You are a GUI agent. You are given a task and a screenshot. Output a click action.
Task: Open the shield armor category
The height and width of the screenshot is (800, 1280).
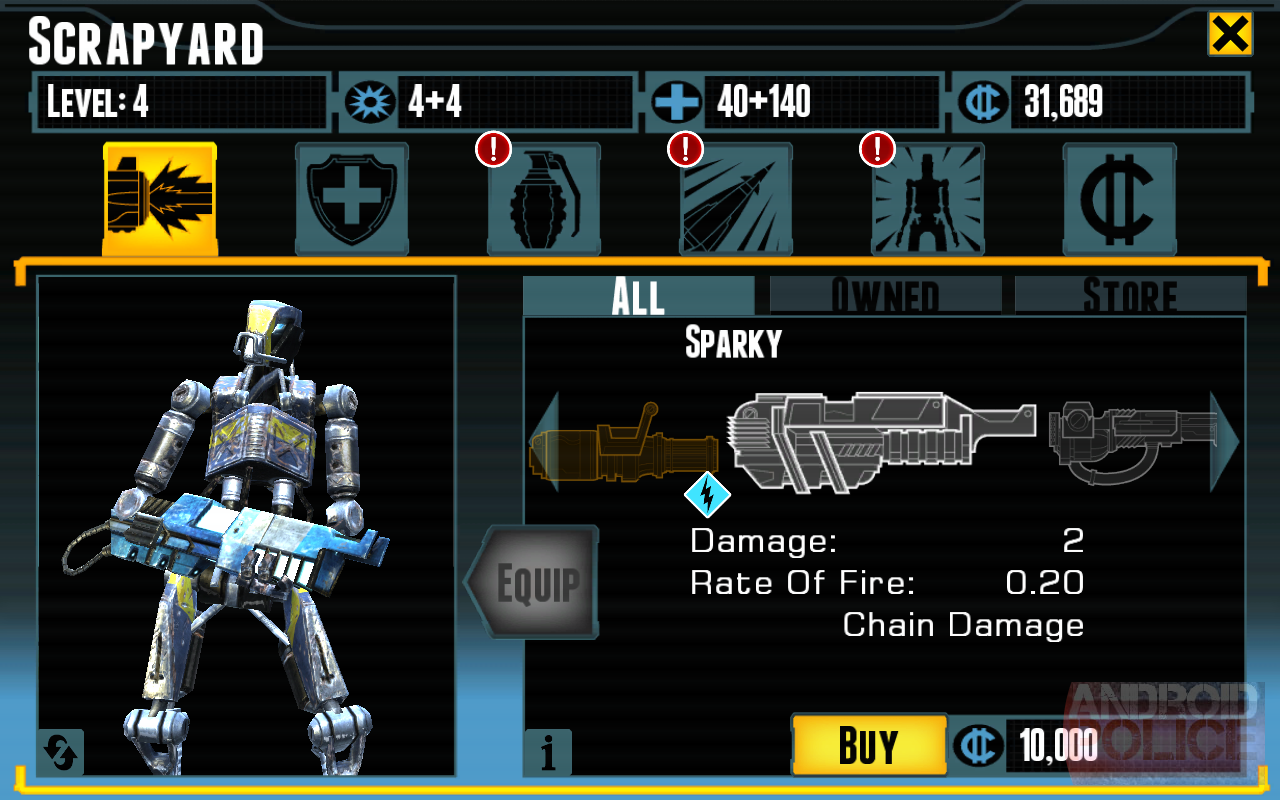pos(351,199)
